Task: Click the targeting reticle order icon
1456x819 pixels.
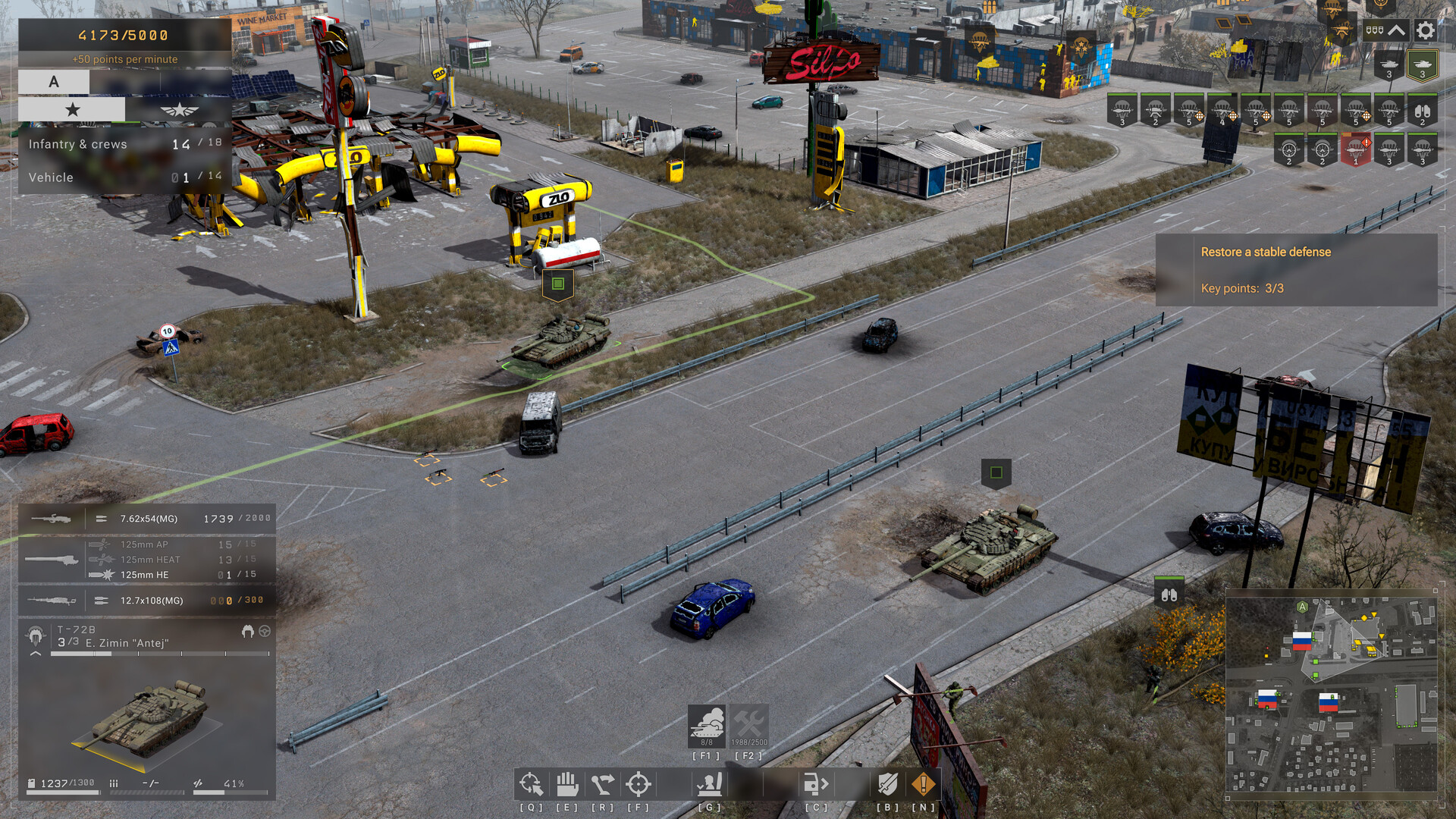Action: click(x=639, y=783)
